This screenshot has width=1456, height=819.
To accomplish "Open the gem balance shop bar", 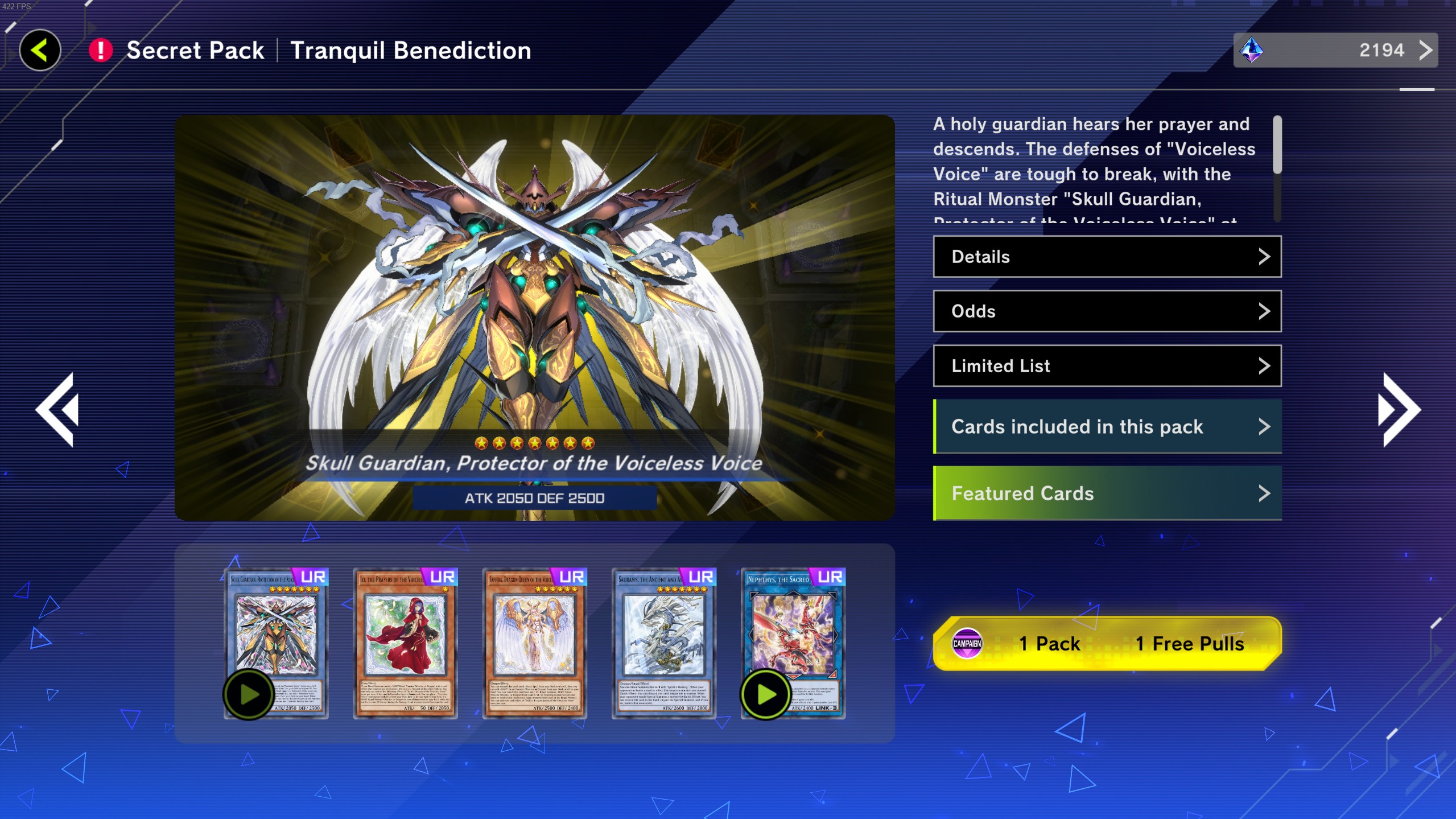I will coord(1335,50).
